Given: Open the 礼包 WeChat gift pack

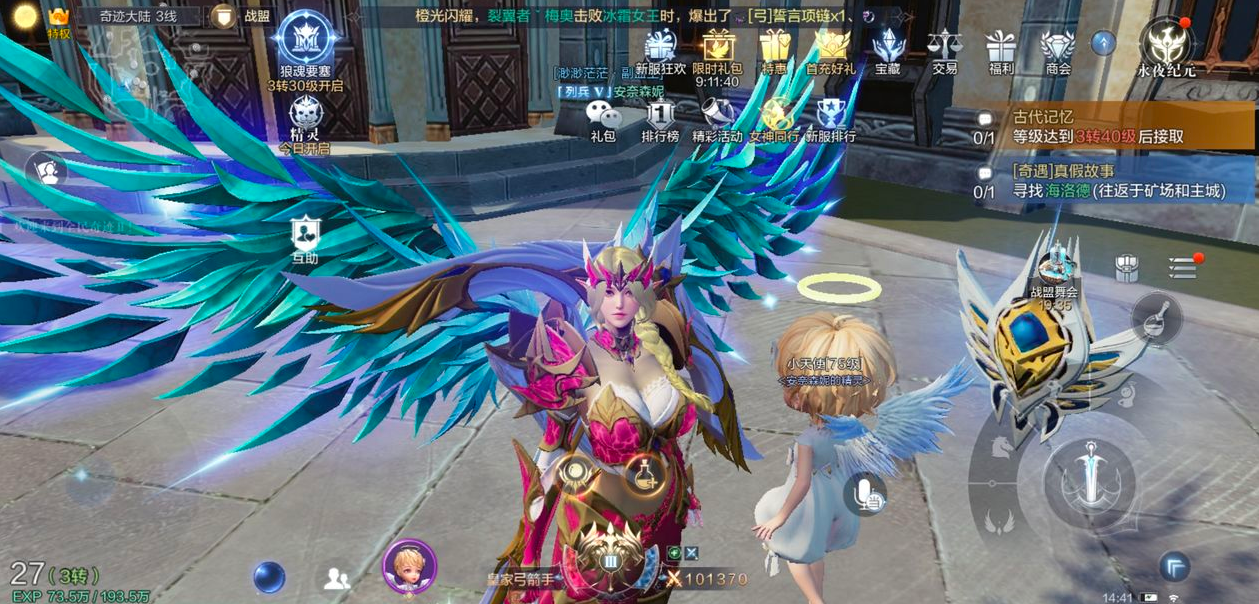Looking at the screenshot, I should [x=603, y=120].
